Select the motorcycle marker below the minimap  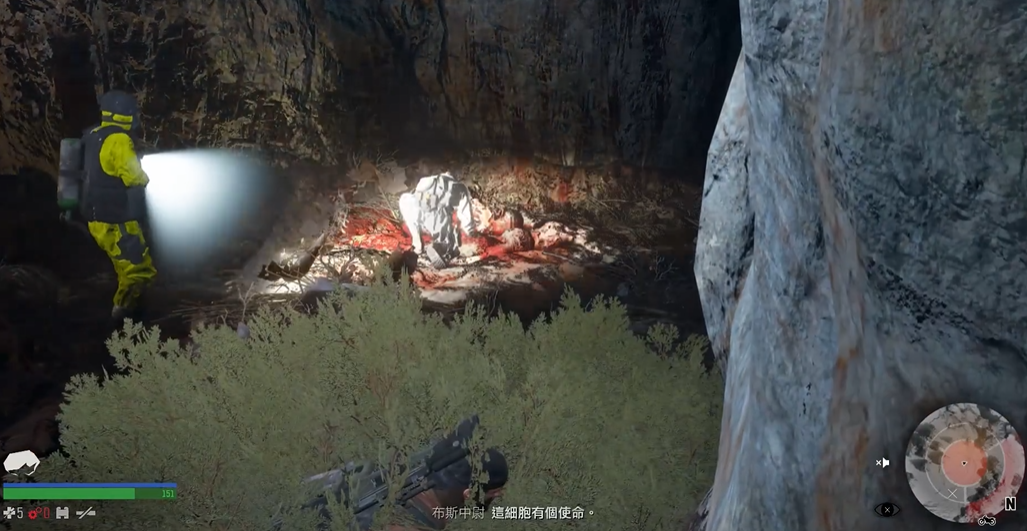(986, 519)
